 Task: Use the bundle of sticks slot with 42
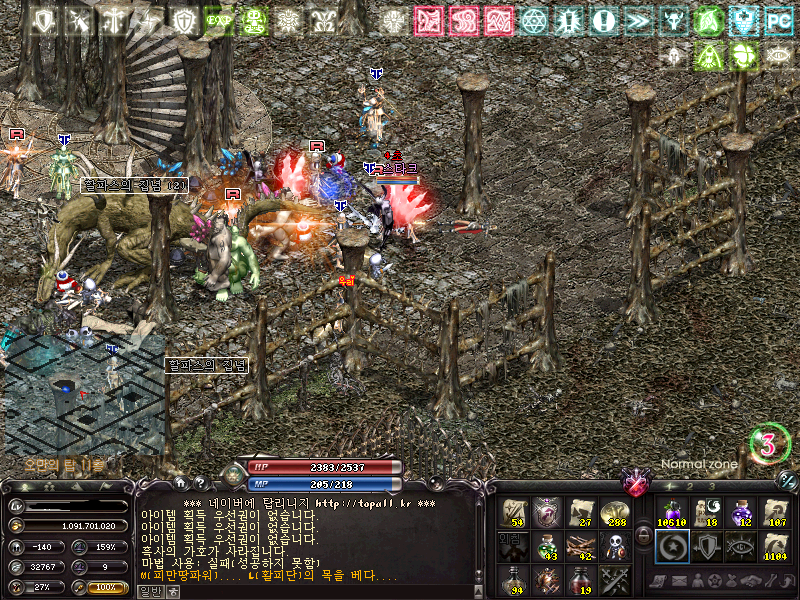click(x=581, y=546)
